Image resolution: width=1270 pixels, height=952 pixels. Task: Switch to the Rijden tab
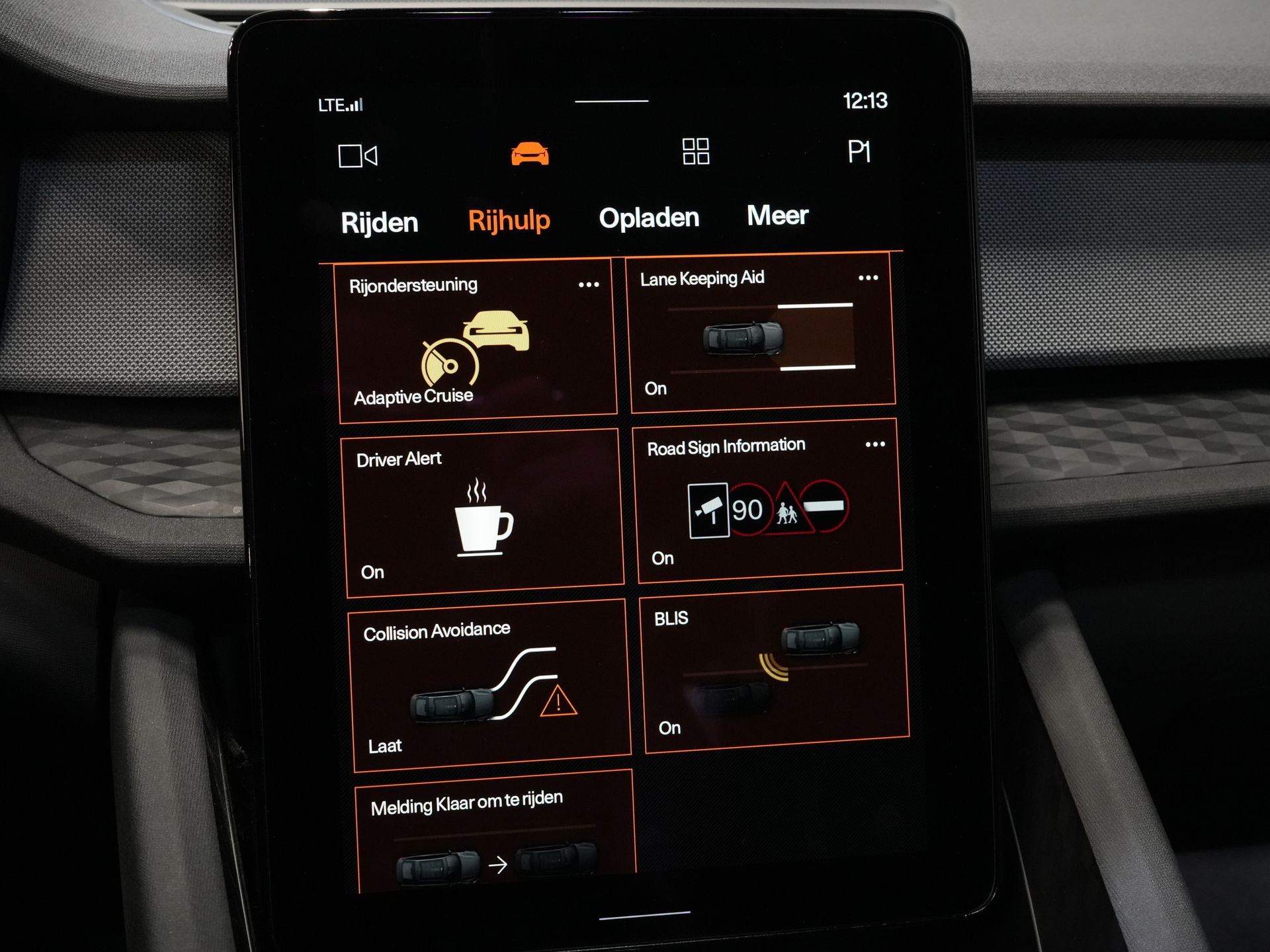[x=380, y=223]
